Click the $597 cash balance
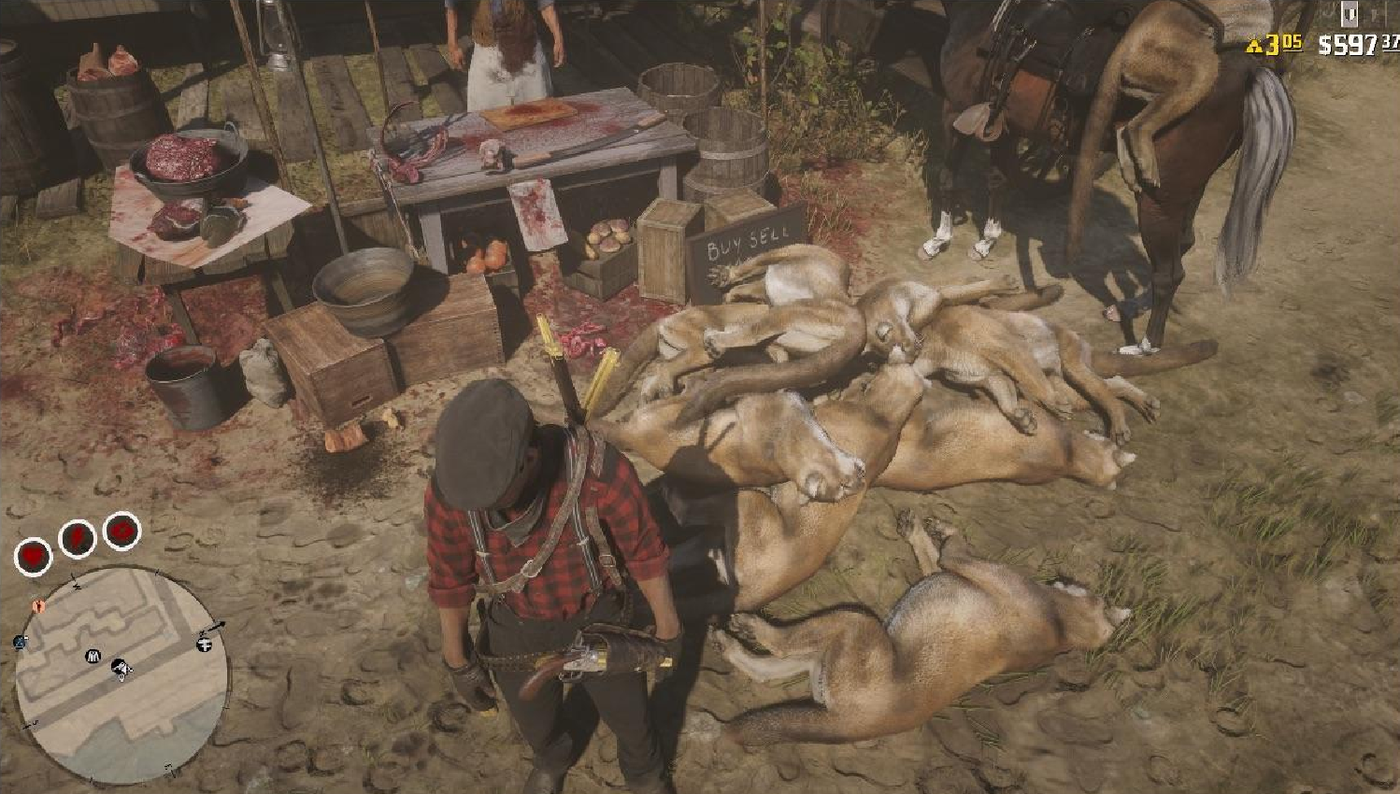The image size is (1400, 794). (1347, 45)
